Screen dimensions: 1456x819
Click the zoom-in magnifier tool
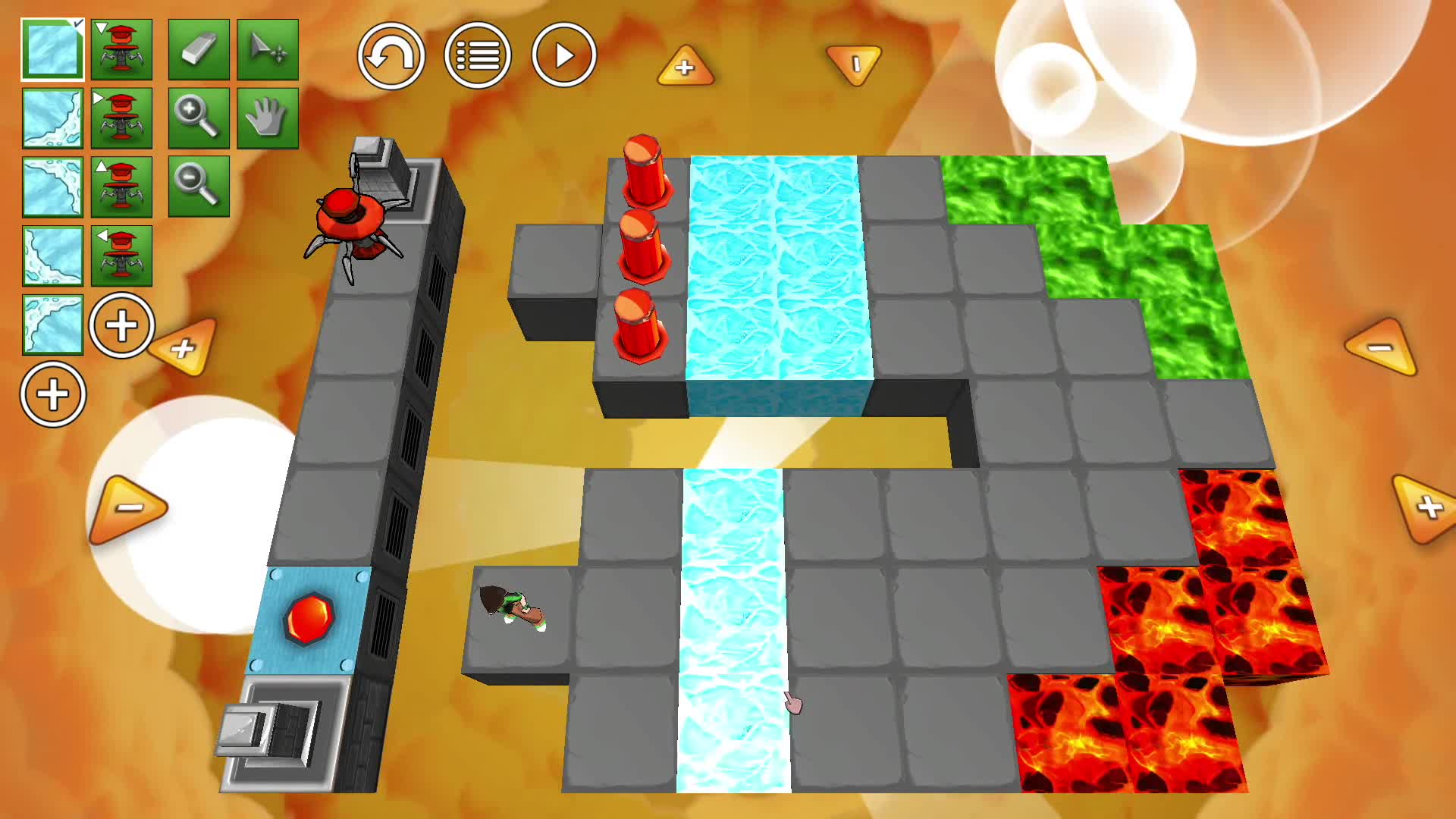point(199,118)
